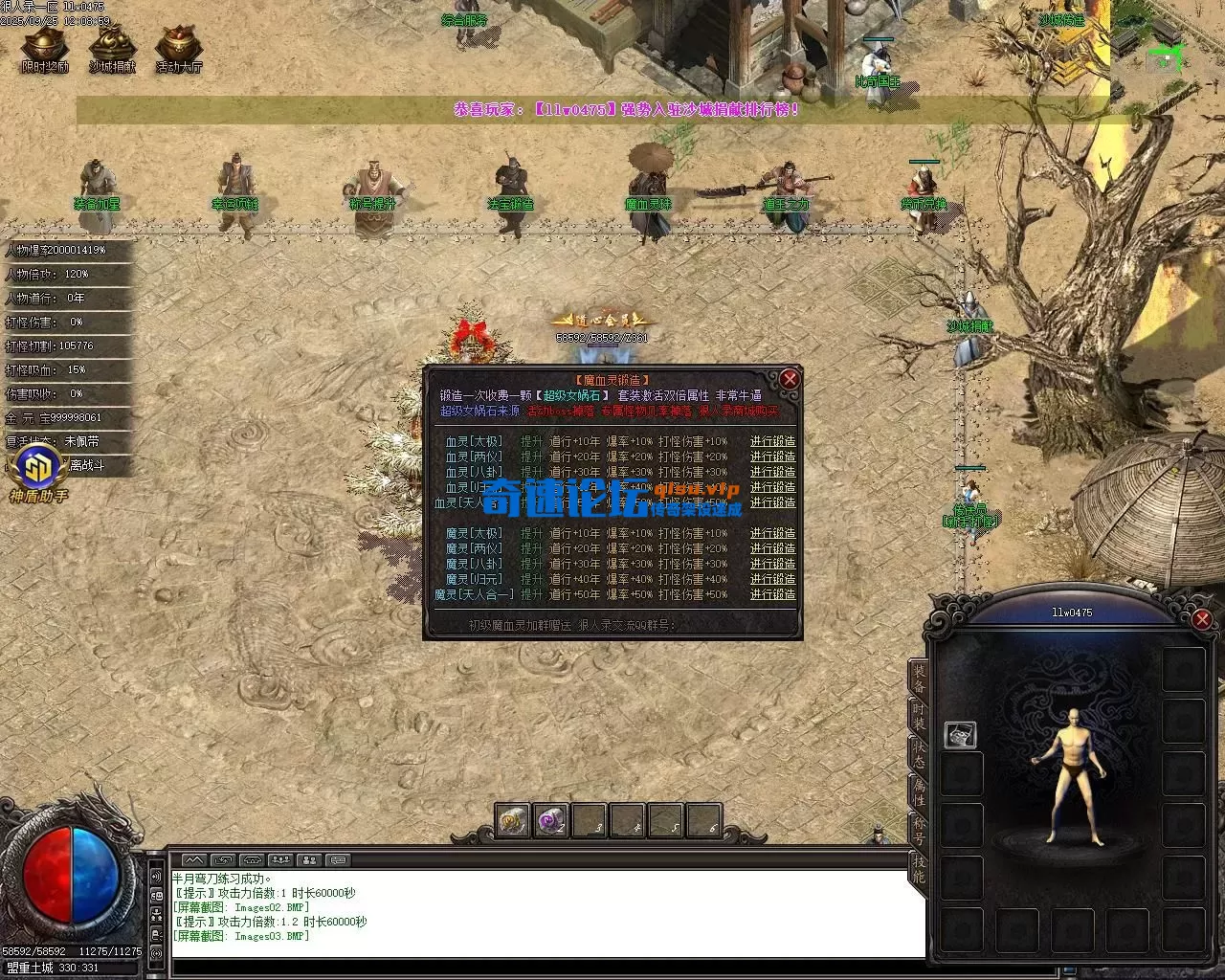
Task: Forge 魔灵[天人合一] upgrade
Action: pyautogui.click(x=772, y=594)
